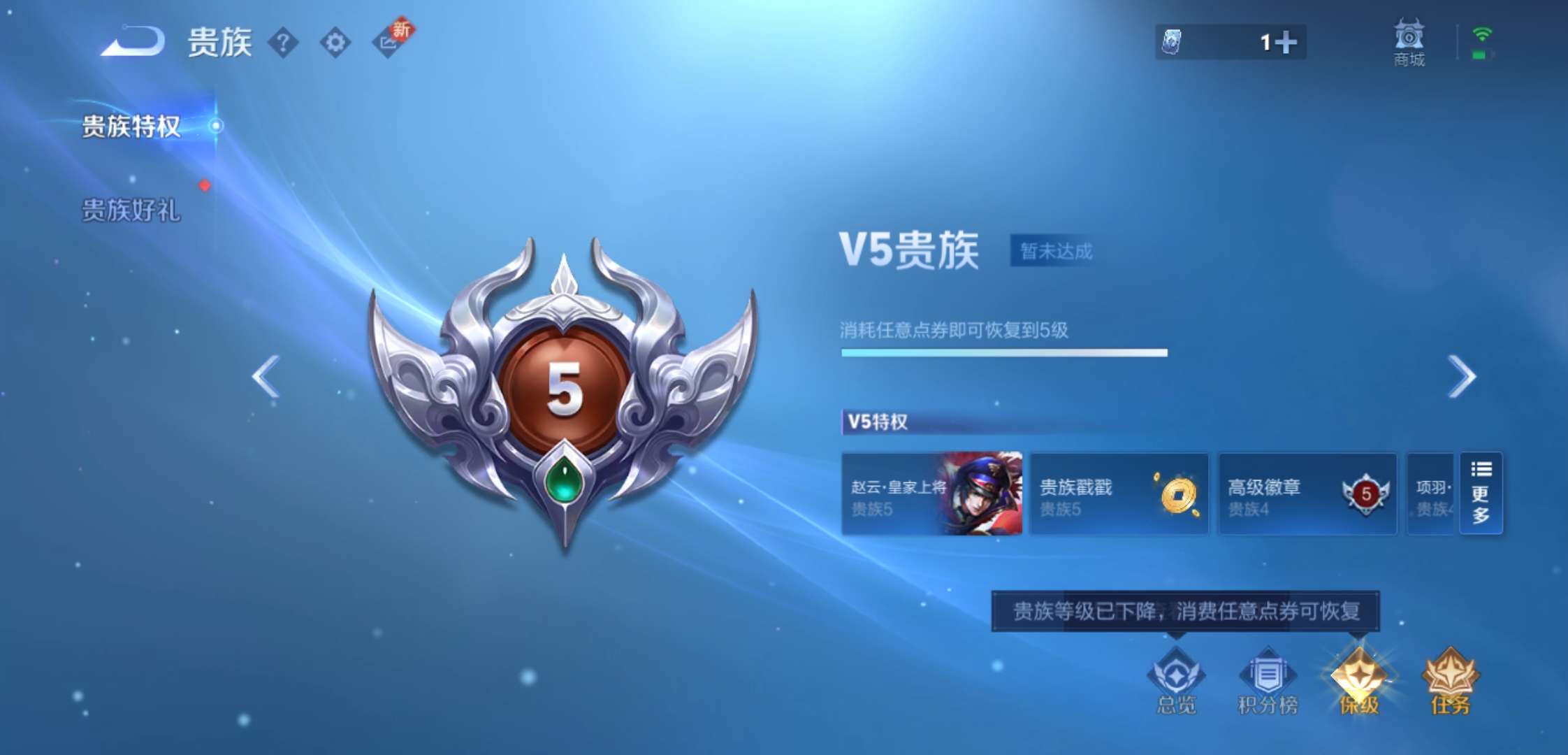Click the back arrow beside 贵族 title
The width and height of the screenshot is (1568, 755).
pos(133,43)
